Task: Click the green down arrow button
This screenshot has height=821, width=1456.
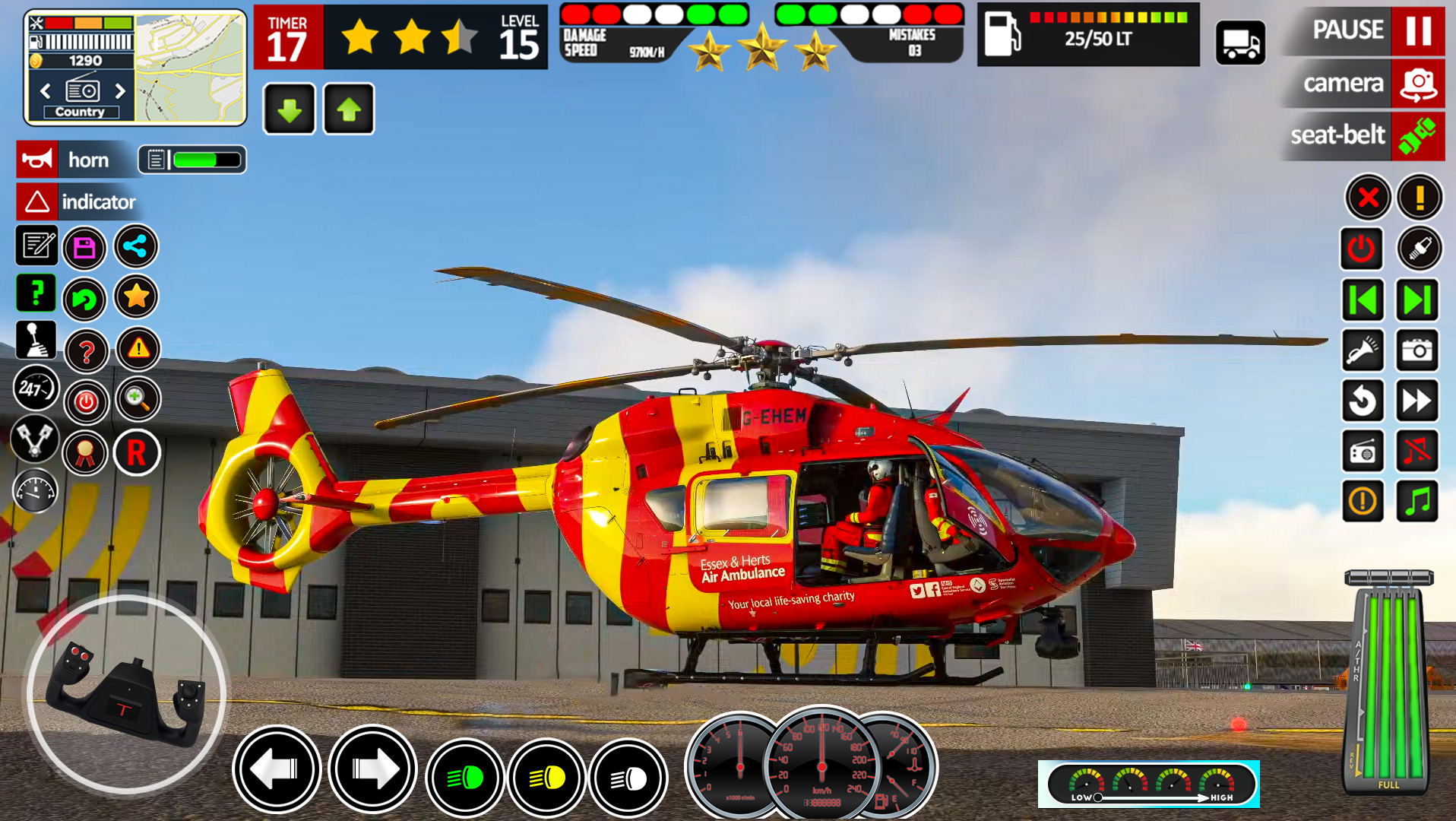Action: click(289, 109)
